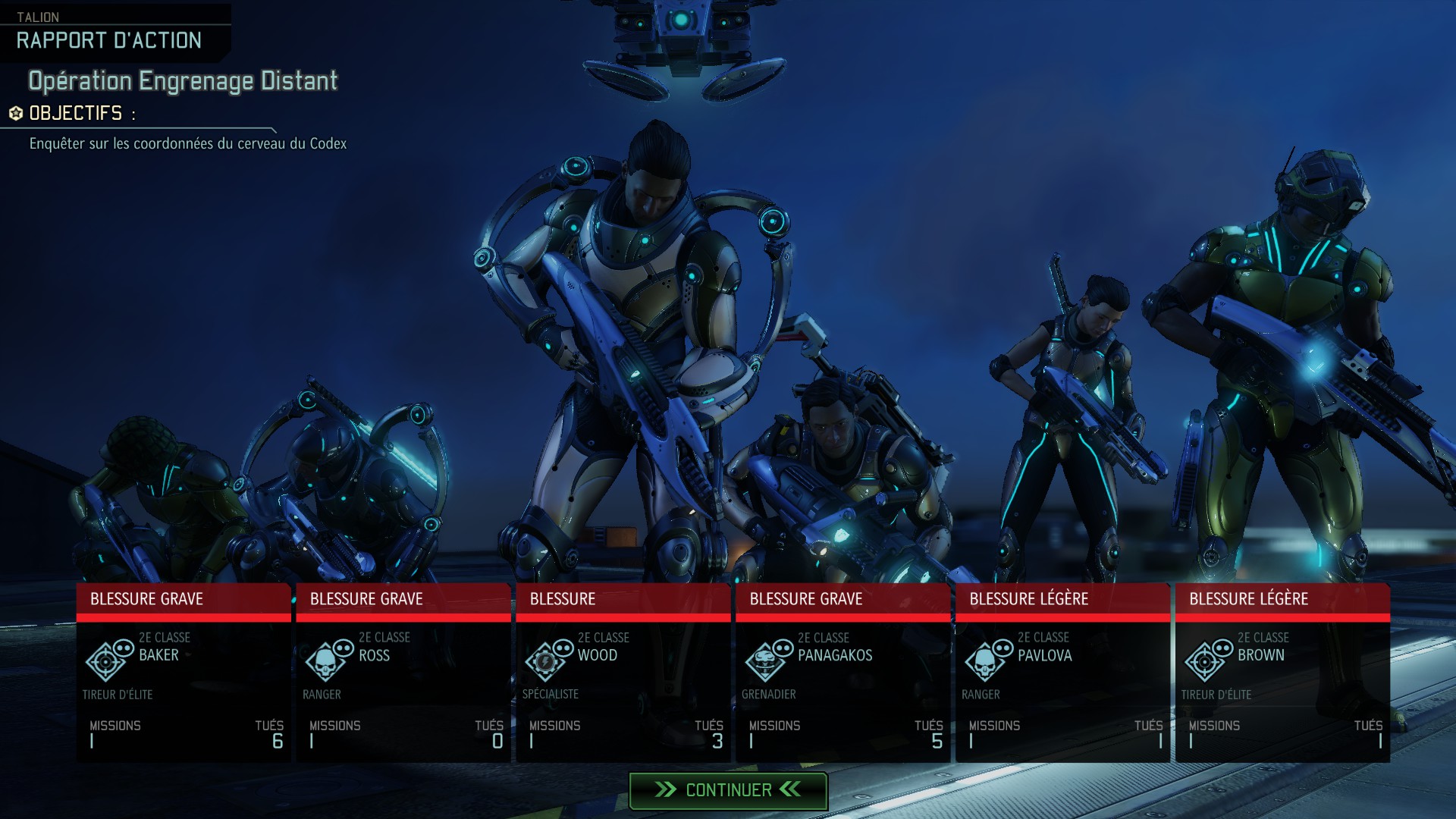
Task: Click the Continuer button
Action: pyautogui.click(x=728, y=790)
